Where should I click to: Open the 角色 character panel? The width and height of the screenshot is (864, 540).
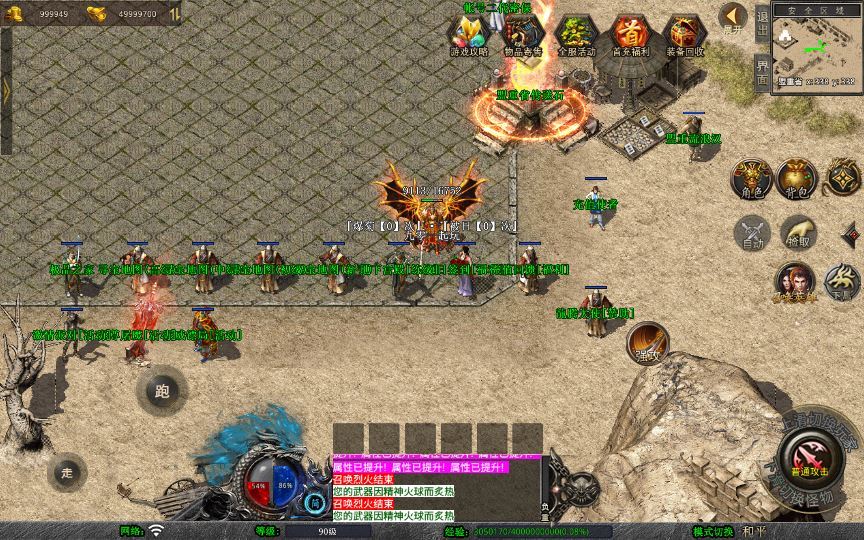pyautogui.click(x=750, y=177)
